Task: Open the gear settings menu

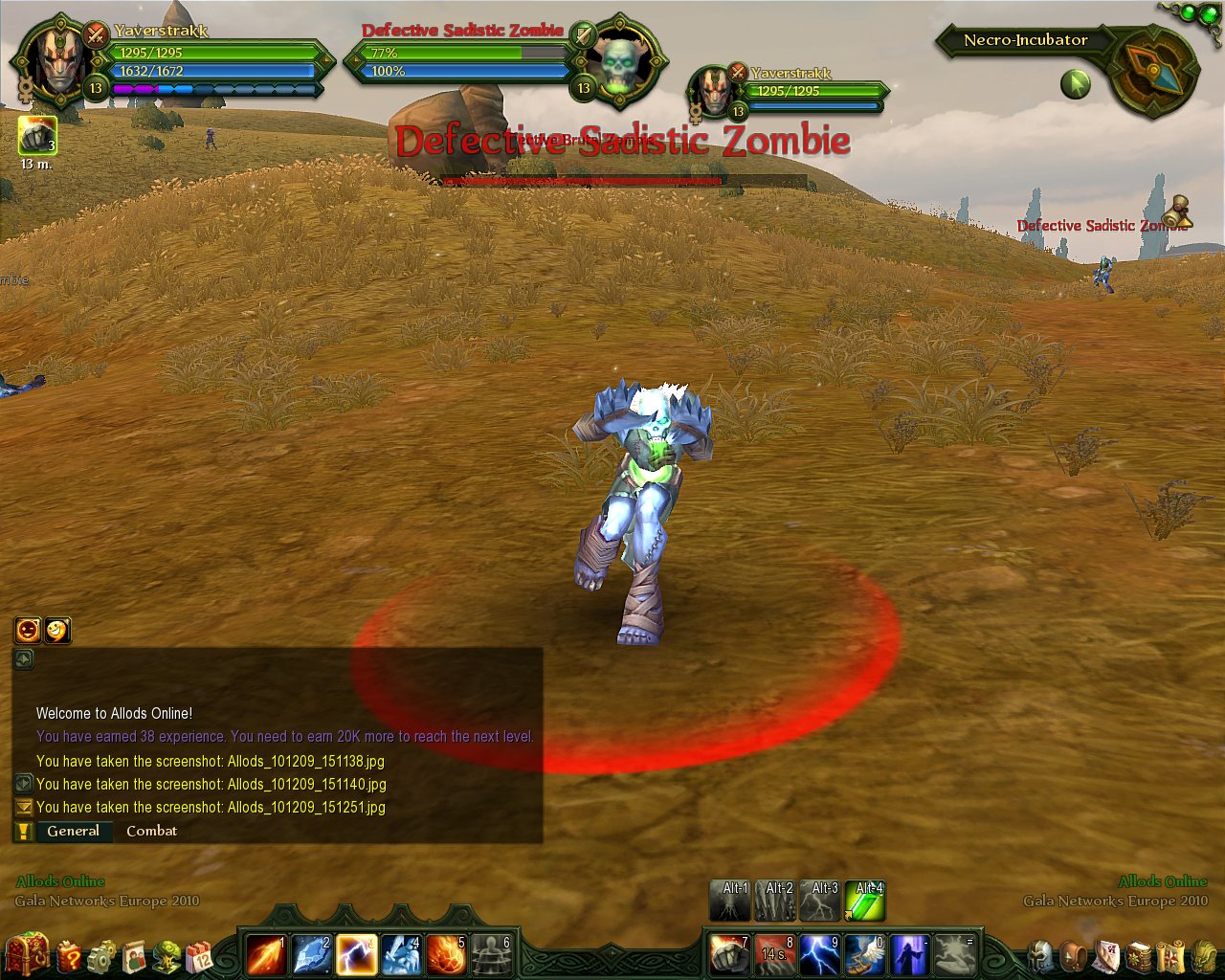Action: [100, 955]
